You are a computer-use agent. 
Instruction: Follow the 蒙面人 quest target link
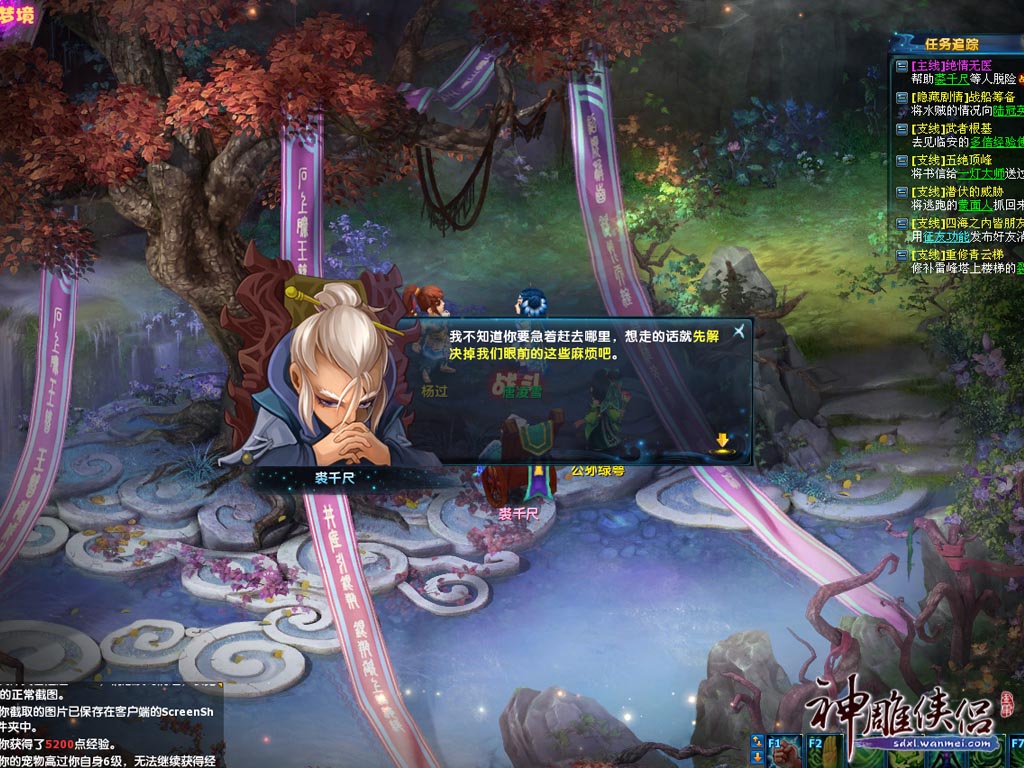(x=971, y=205)
